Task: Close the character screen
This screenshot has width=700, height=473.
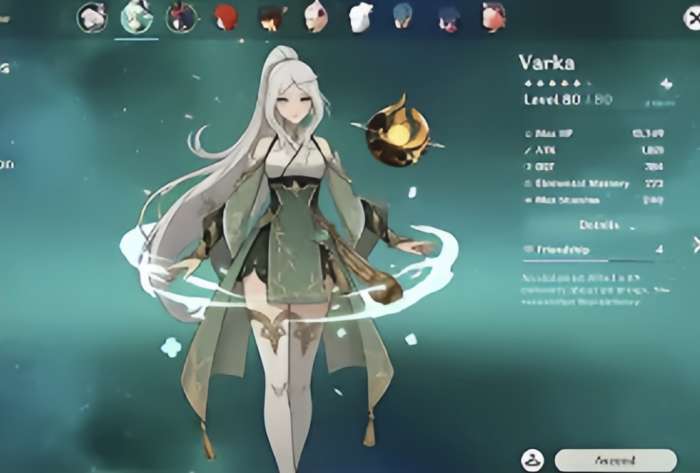Action: tap(696, 15)
